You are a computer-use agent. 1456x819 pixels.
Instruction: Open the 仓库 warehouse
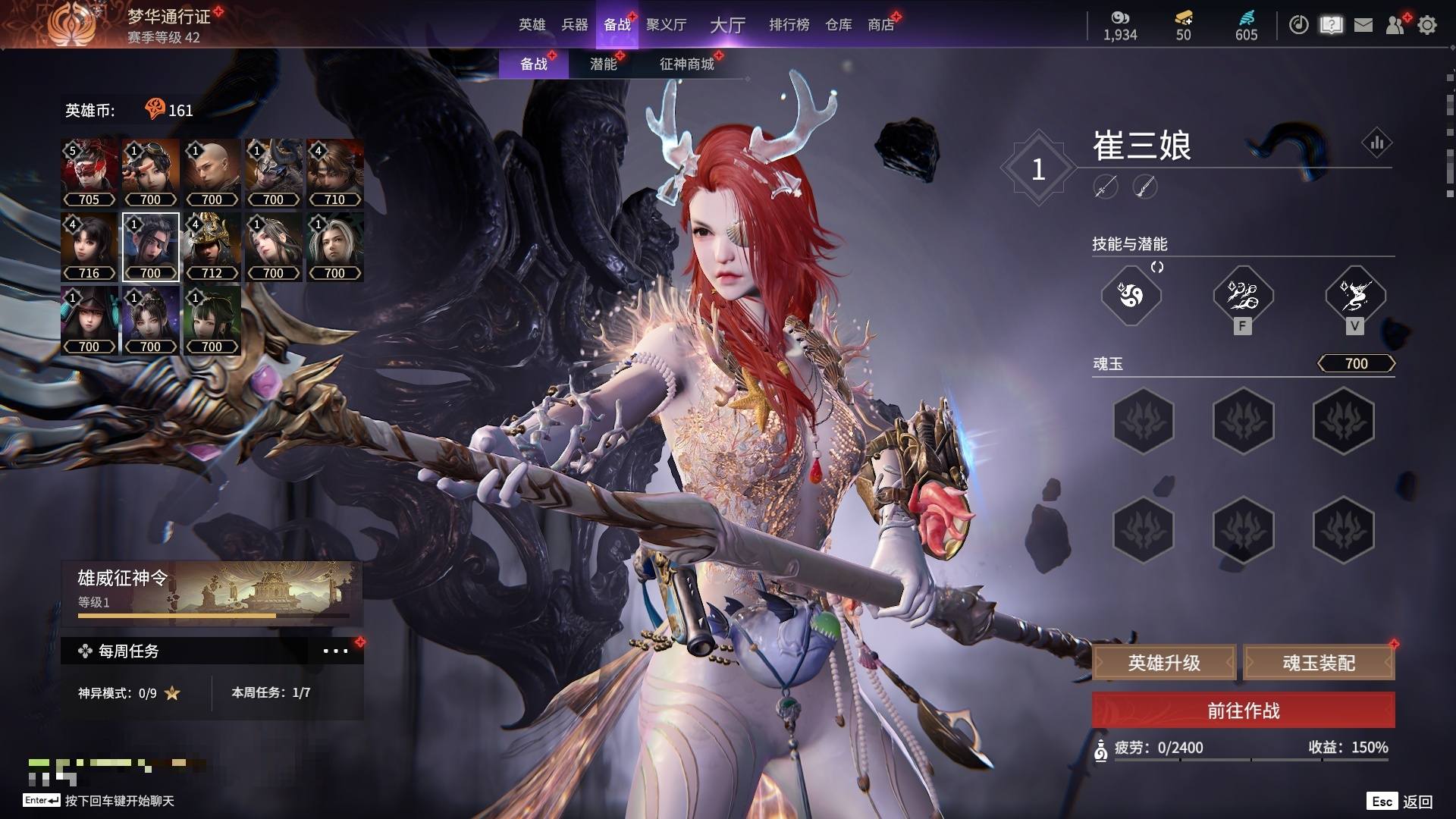point(838,25)
